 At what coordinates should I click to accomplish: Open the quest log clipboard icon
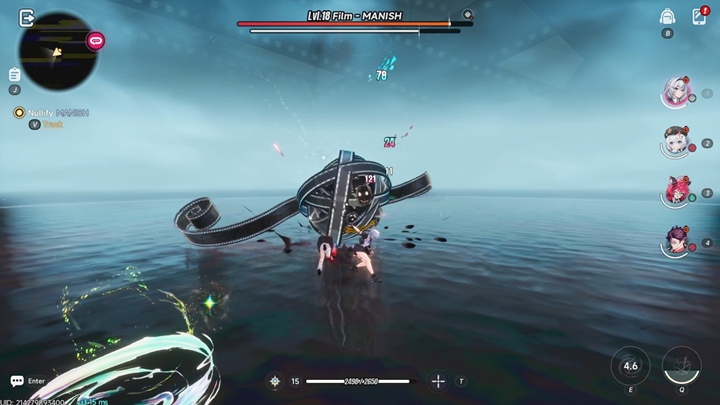tap(14, 75)
